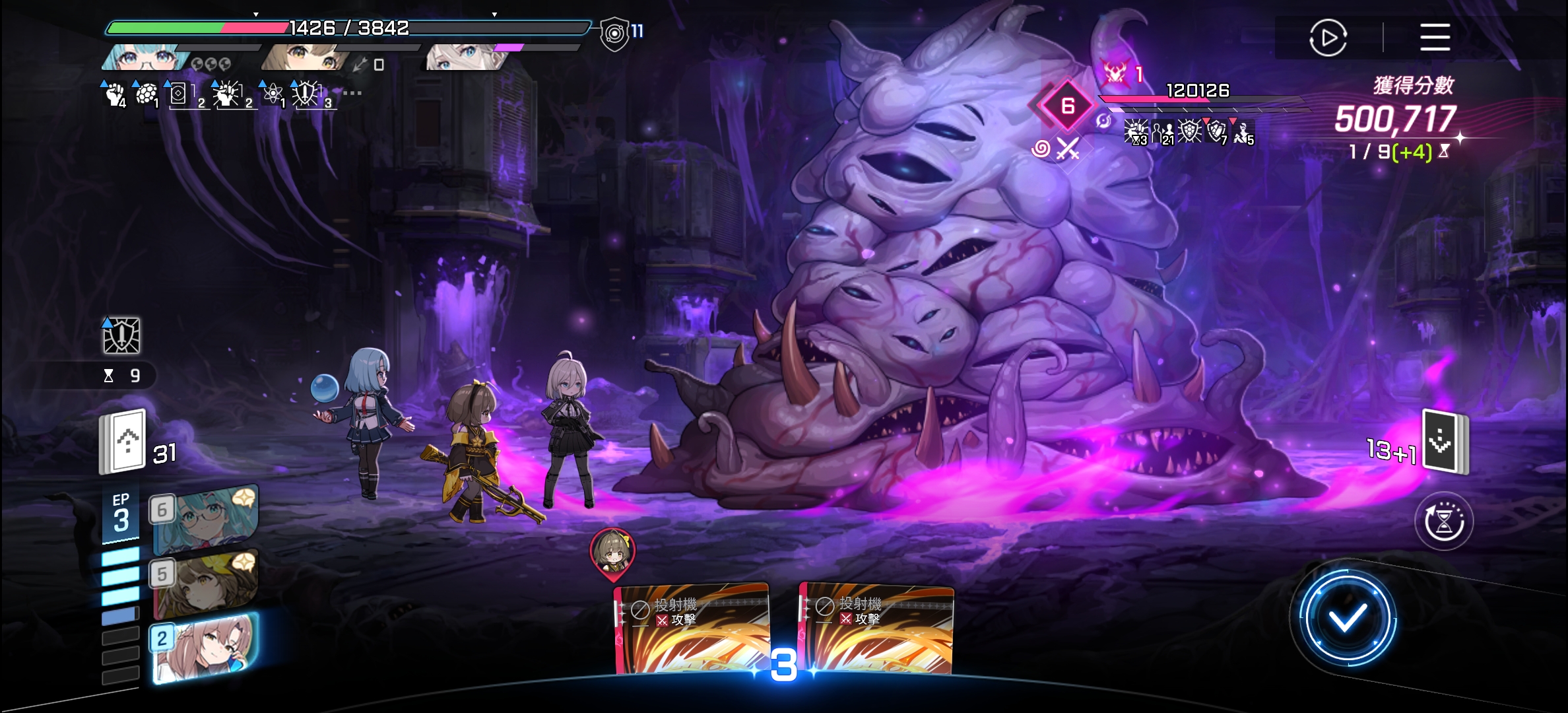Click the round hourglass button
The image size is (1568, 713).
coord(1444,522)
